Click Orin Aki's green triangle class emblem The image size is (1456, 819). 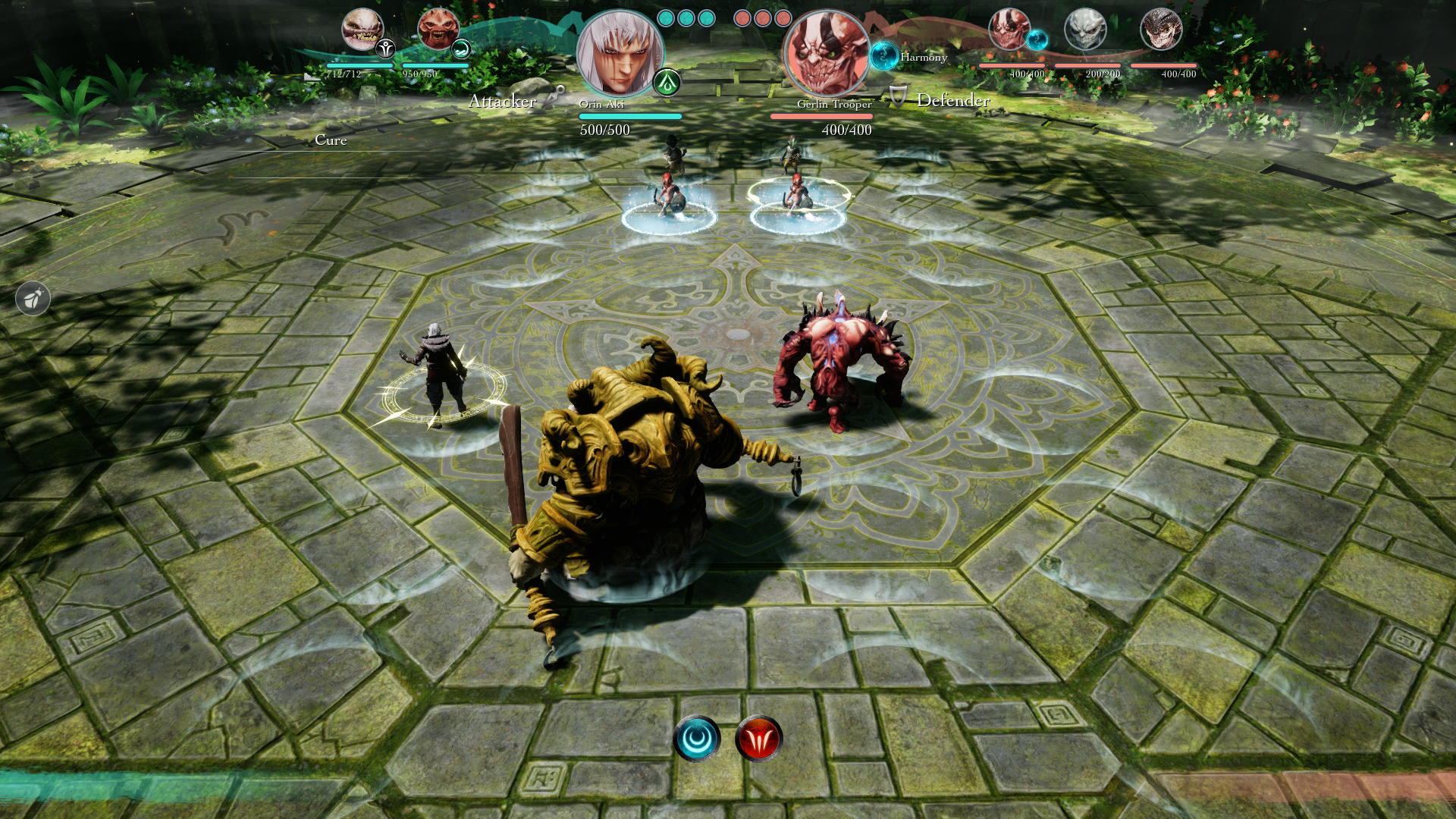tap(667, 82)
